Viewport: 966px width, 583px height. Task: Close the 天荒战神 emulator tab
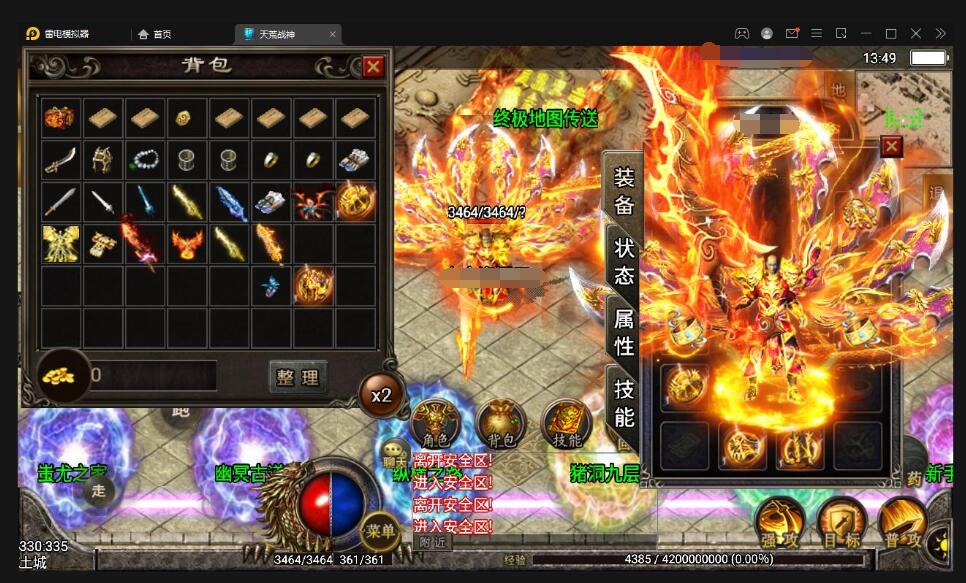333,34
